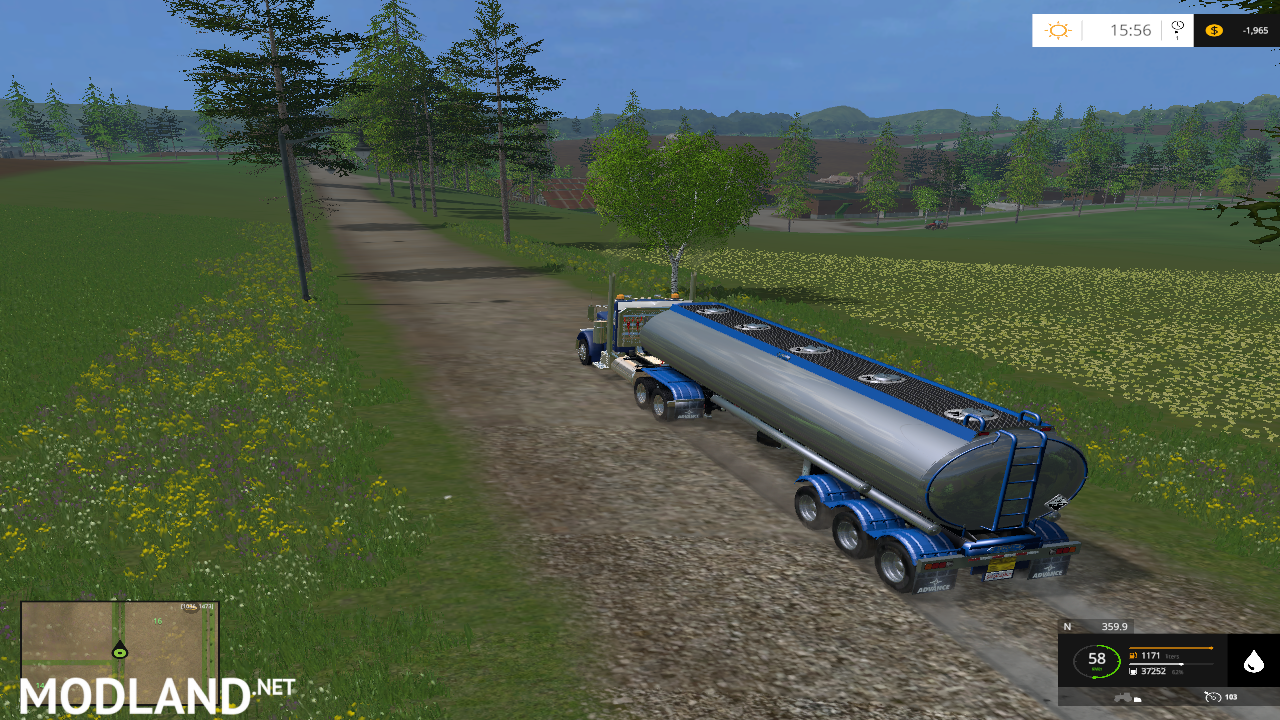This screenshot has height=720, width=1280.
Task: Click the operating hours clock icon showing 103
Action: pos(1212,697)
